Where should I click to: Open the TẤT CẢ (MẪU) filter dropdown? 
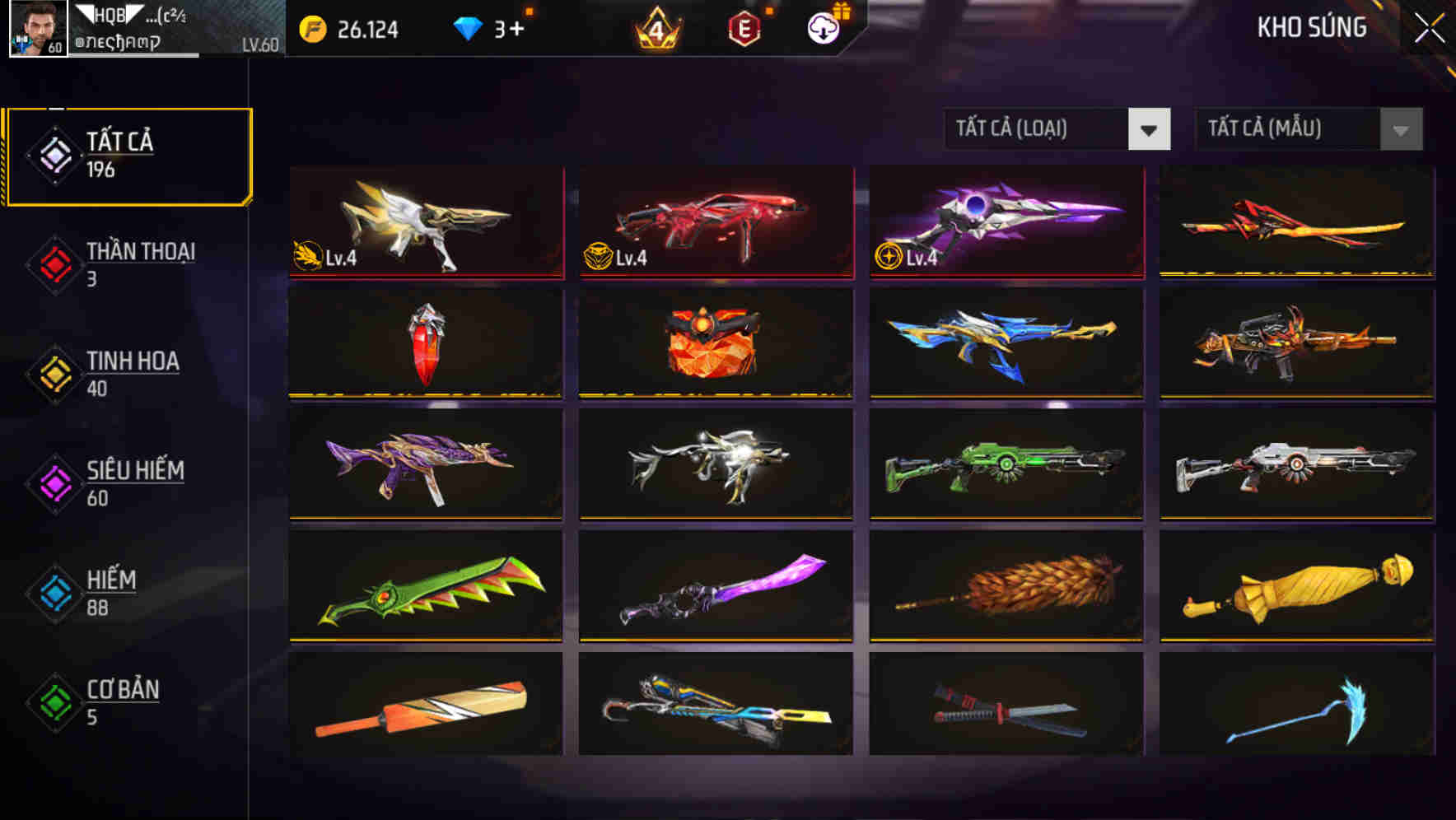click(x=1285, y=129)
